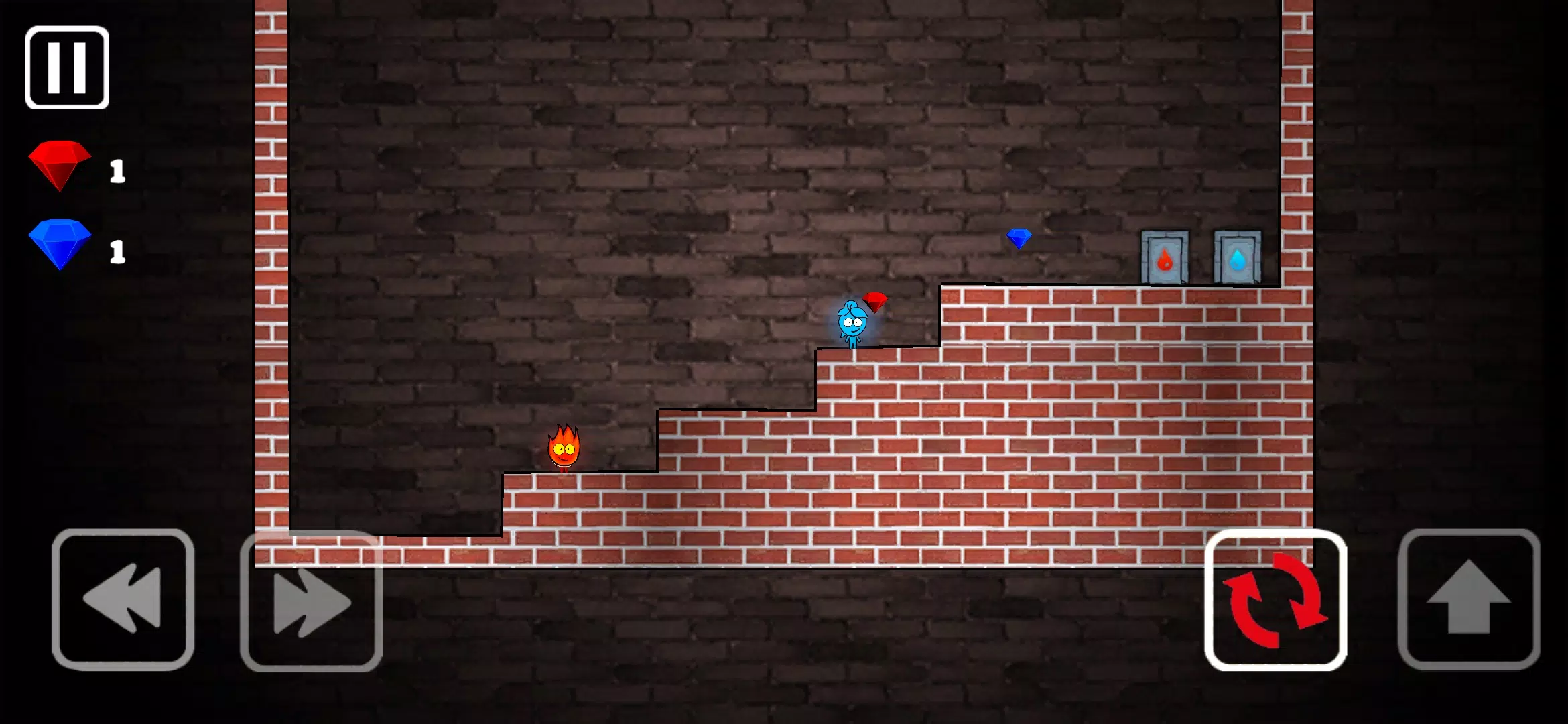Hit the jump up-arrow button
The image size is (1568, 724).
tap(1469, 599)
